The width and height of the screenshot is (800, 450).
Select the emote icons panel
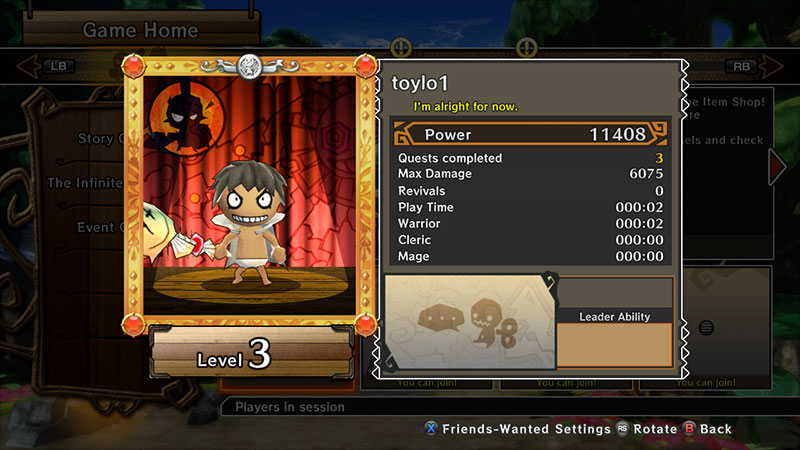470,321
